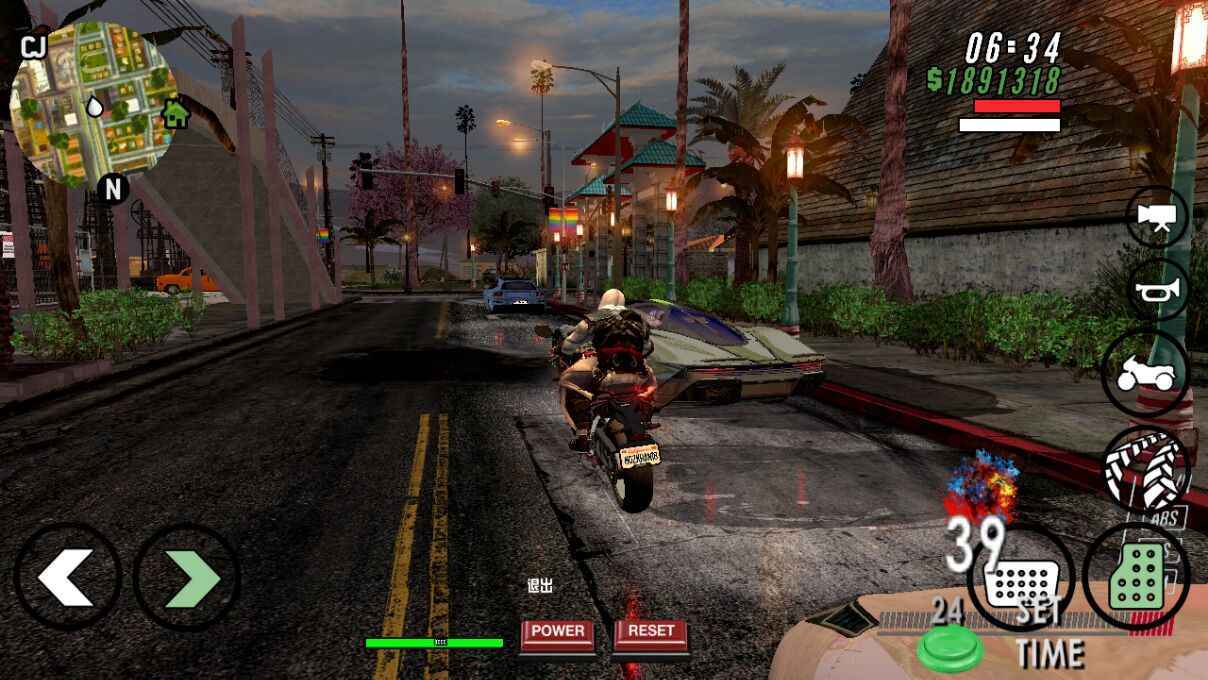Tap the red POWER button
Screen dimensions: 1208x680
click(x=557, y=633)
